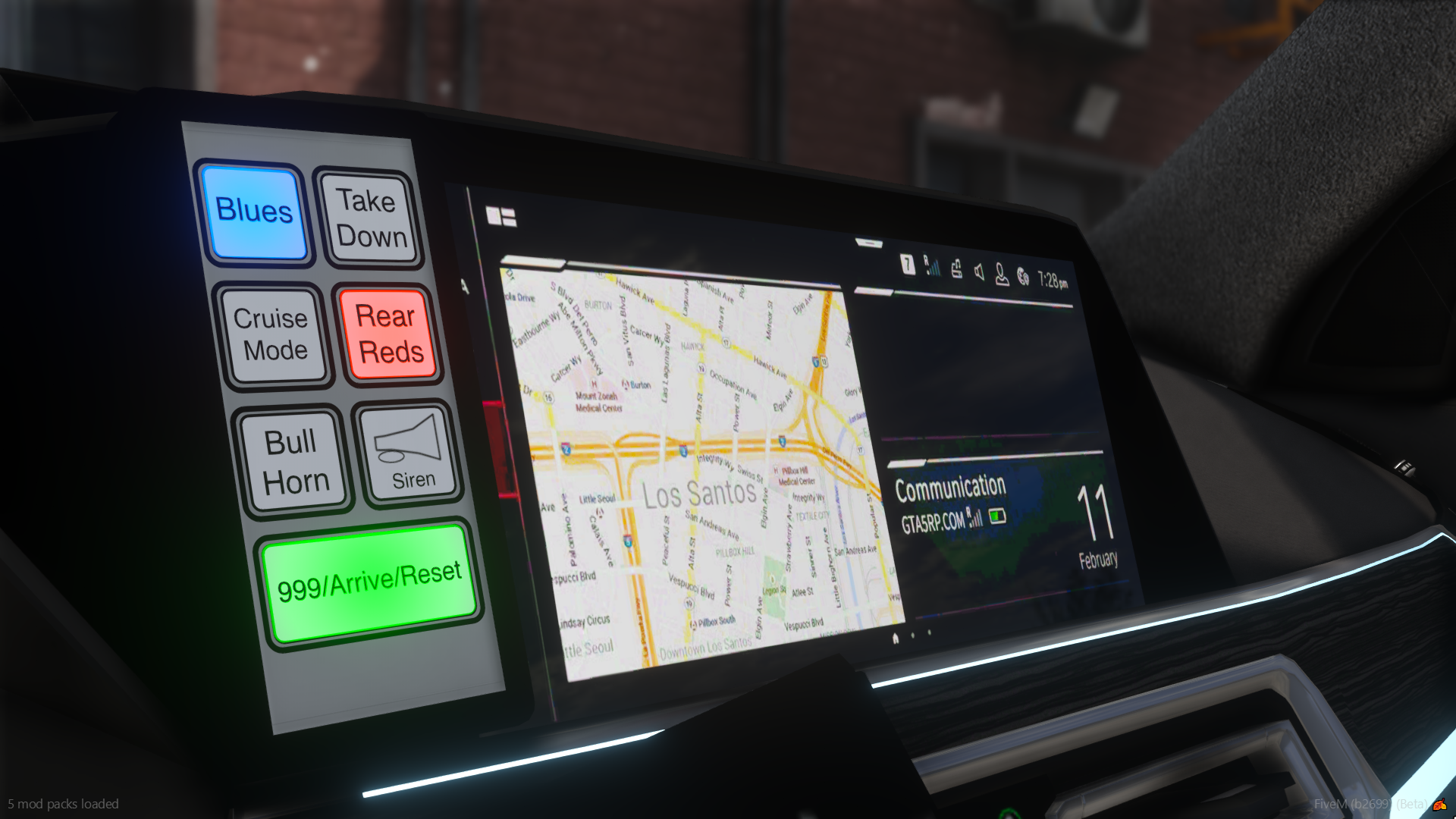
Task: Select the speaker volume status icon
Action: click(x=979, y=272)
